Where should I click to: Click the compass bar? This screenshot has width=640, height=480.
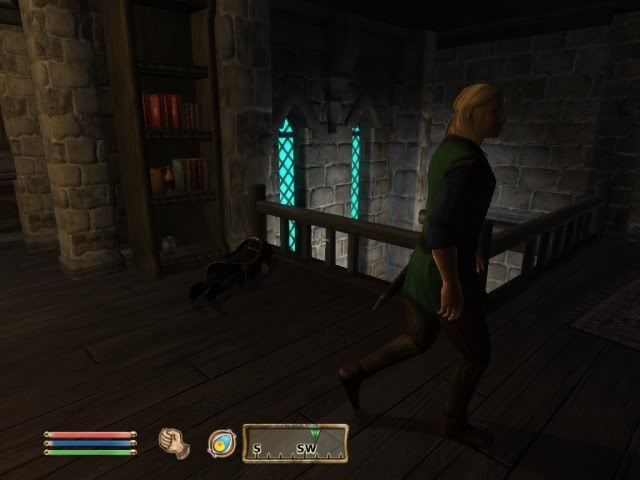click(295, 443)
